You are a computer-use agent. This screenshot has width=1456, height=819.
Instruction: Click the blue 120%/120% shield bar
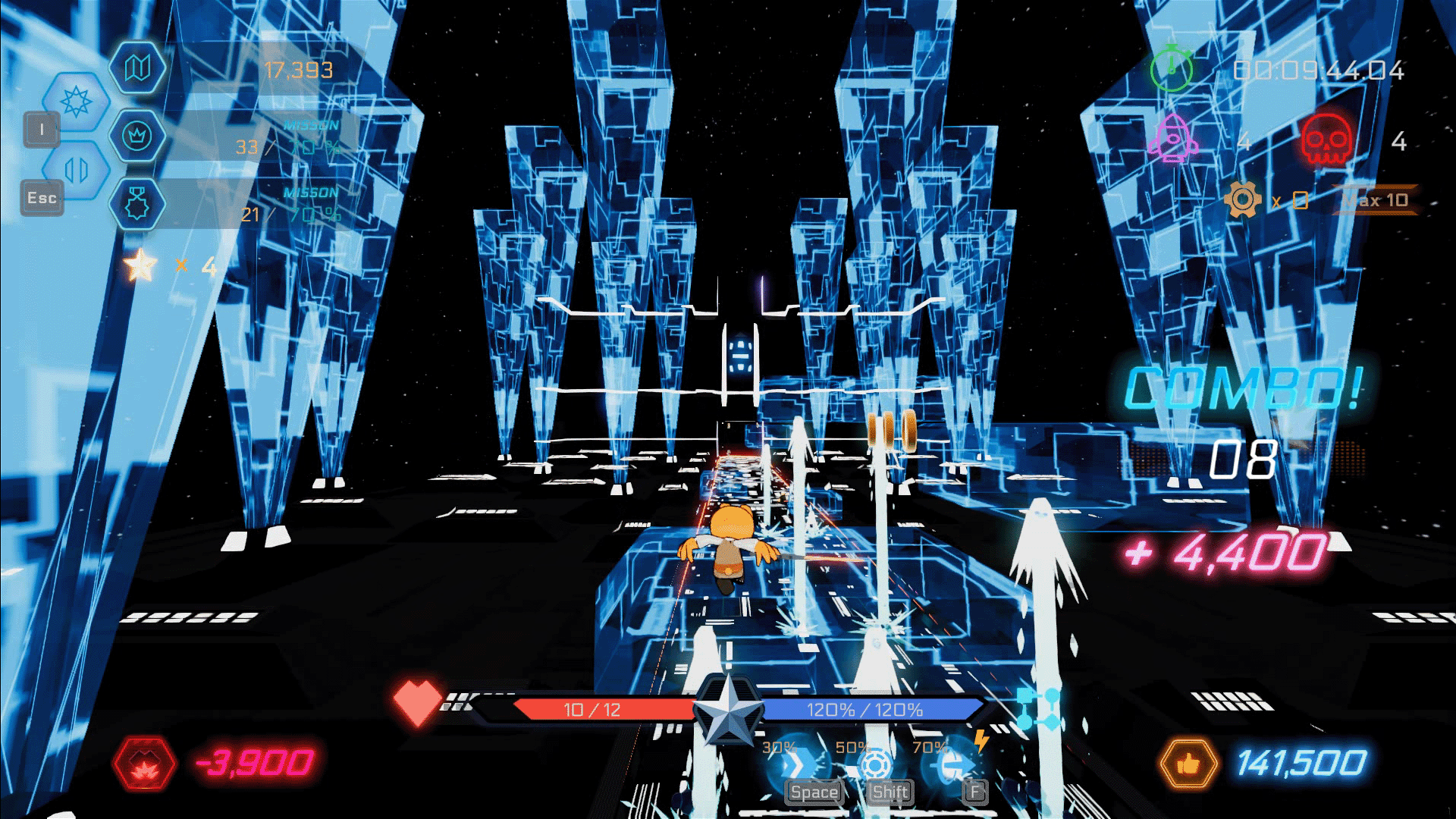point(864,710)
